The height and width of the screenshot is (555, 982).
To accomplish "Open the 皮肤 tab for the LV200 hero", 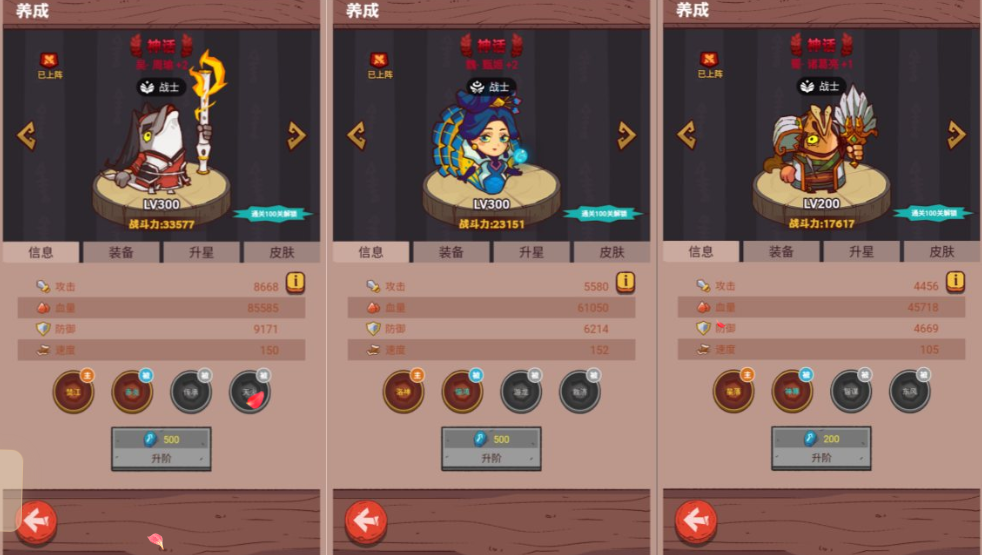I will coord(942,252).
